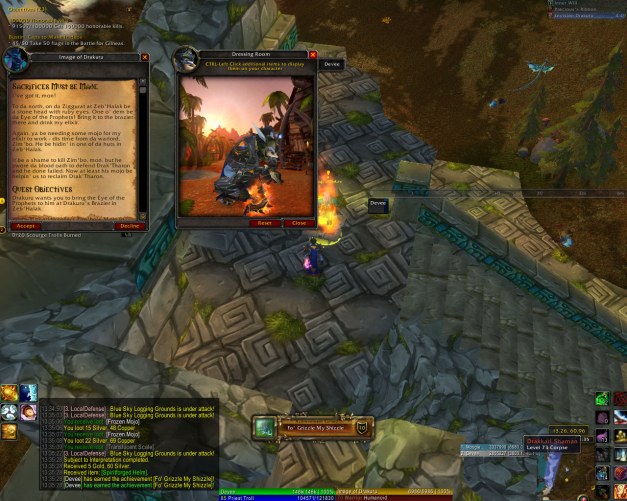Screen dimensions: 627x501
Task: Reset the Dressing Room model
Action: tap(264, 223)
